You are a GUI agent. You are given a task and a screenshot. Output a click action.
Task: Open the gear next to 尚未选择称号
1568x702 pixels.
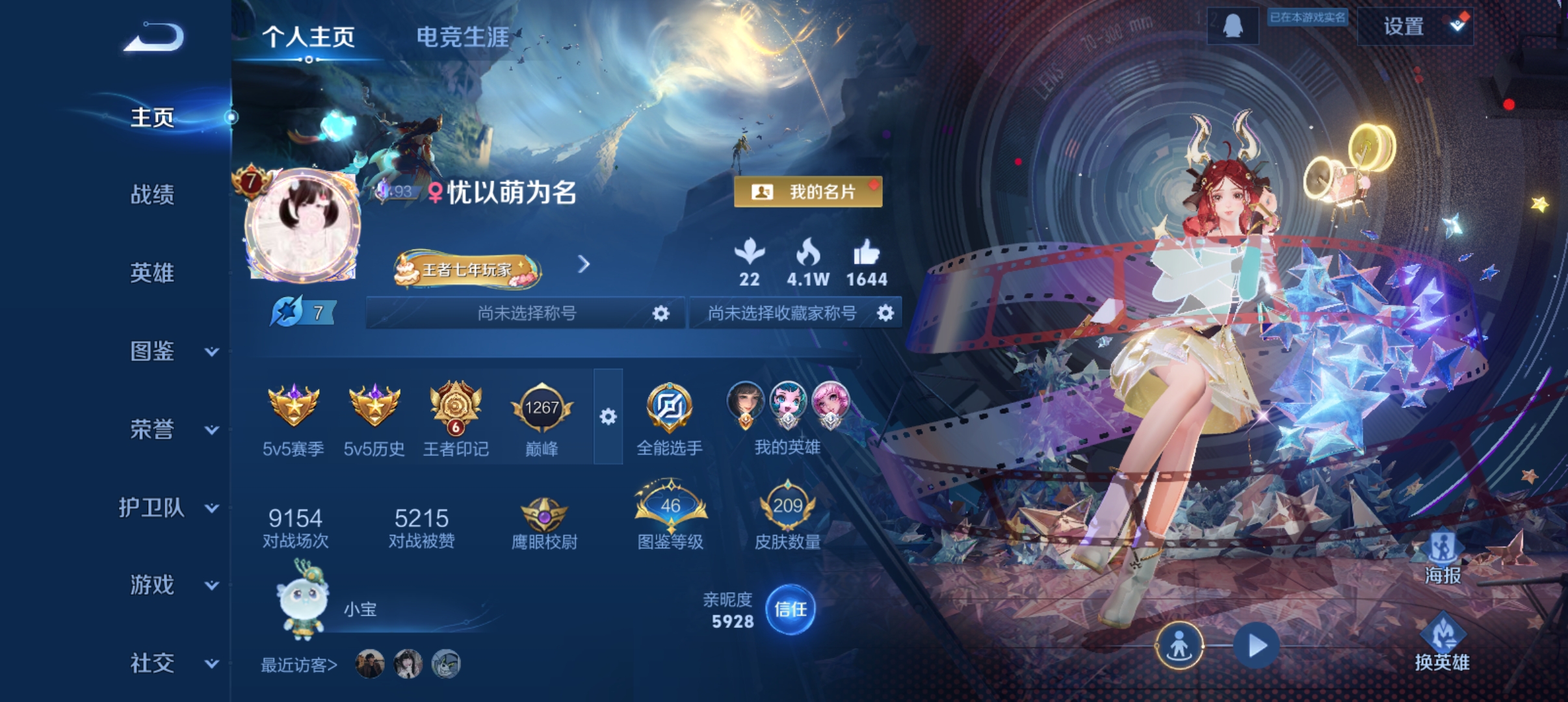(x=661, y=313)
